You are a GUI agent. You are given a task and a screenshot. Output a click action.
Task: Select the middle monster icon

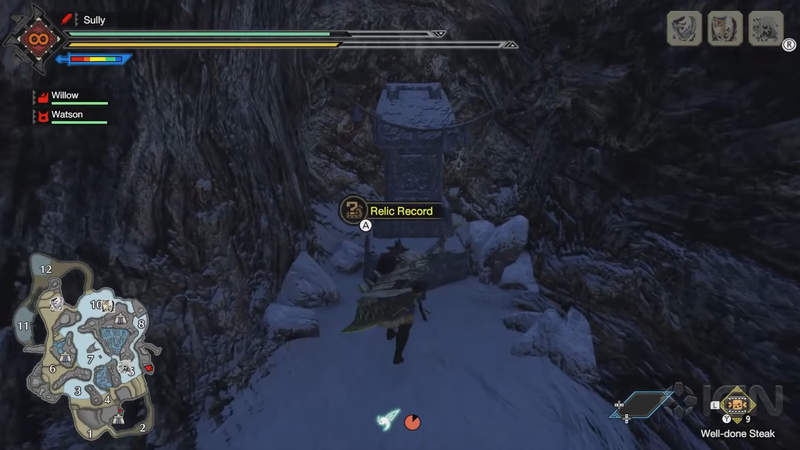(725, 28)
